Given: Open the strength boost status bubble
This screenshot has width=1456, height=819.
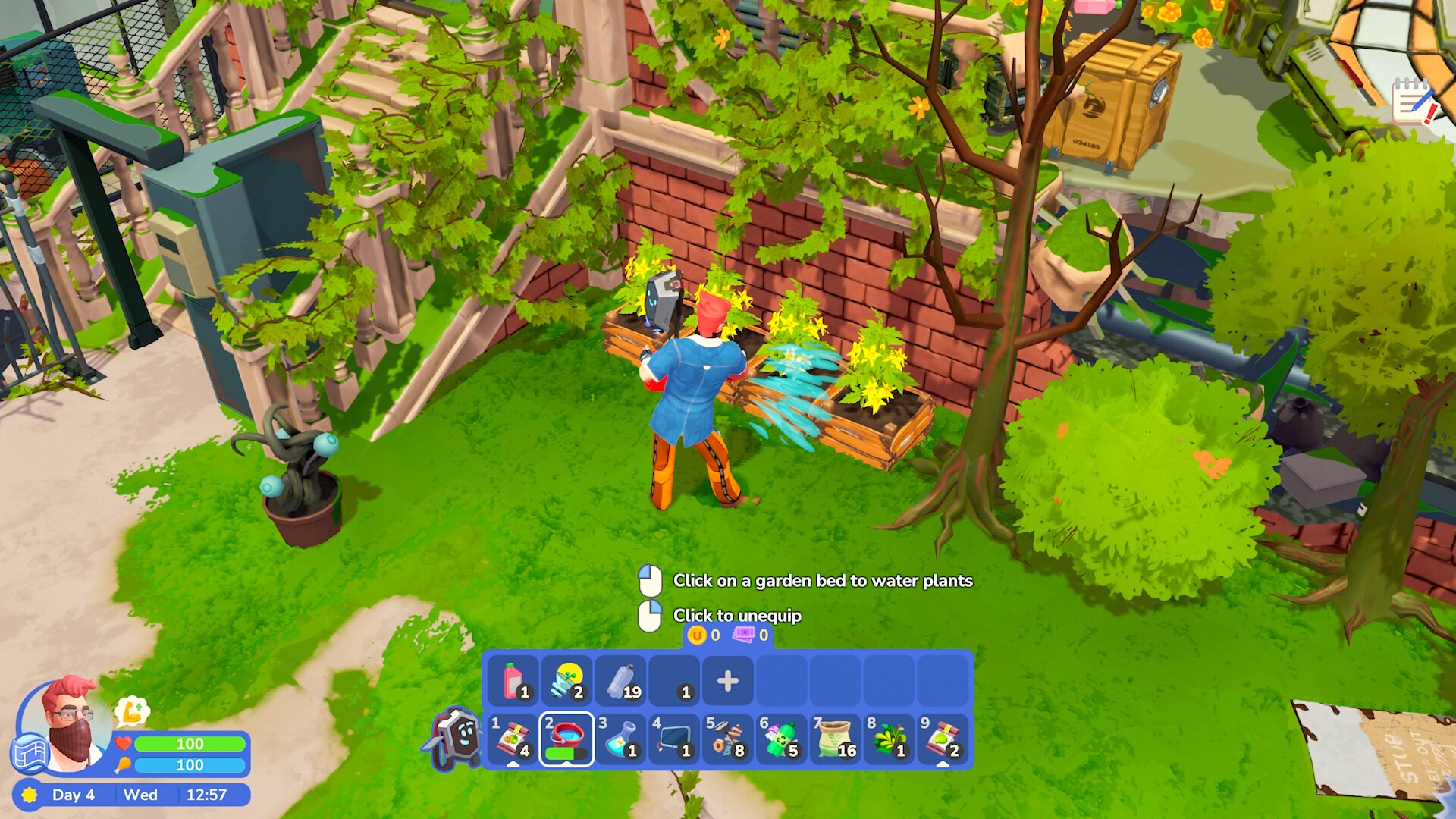Looking at the screenshot, I should tap(131, 712).
